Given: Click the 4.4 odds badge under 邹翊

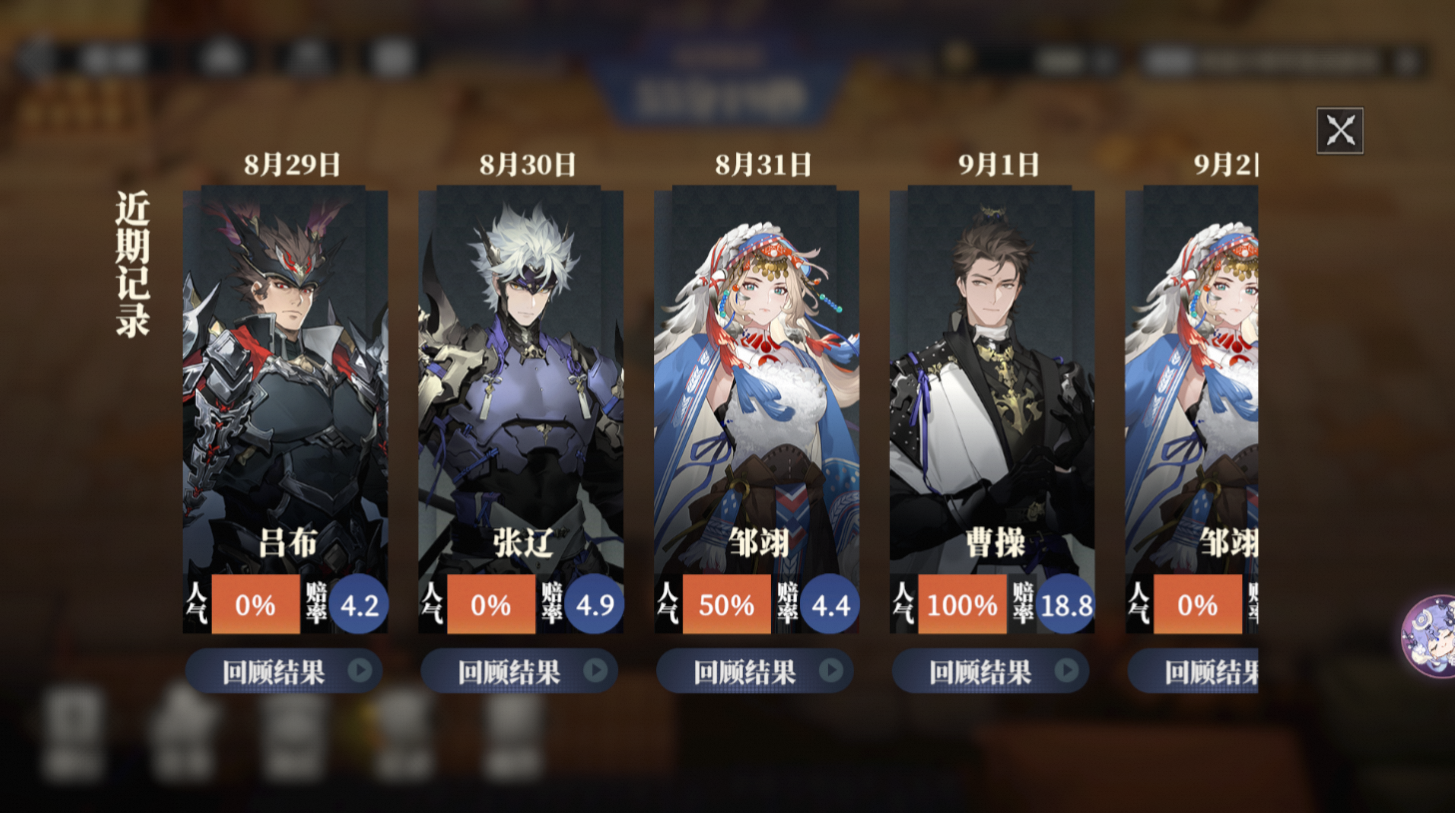Looking at the screenshot, I should click(830, 604).
